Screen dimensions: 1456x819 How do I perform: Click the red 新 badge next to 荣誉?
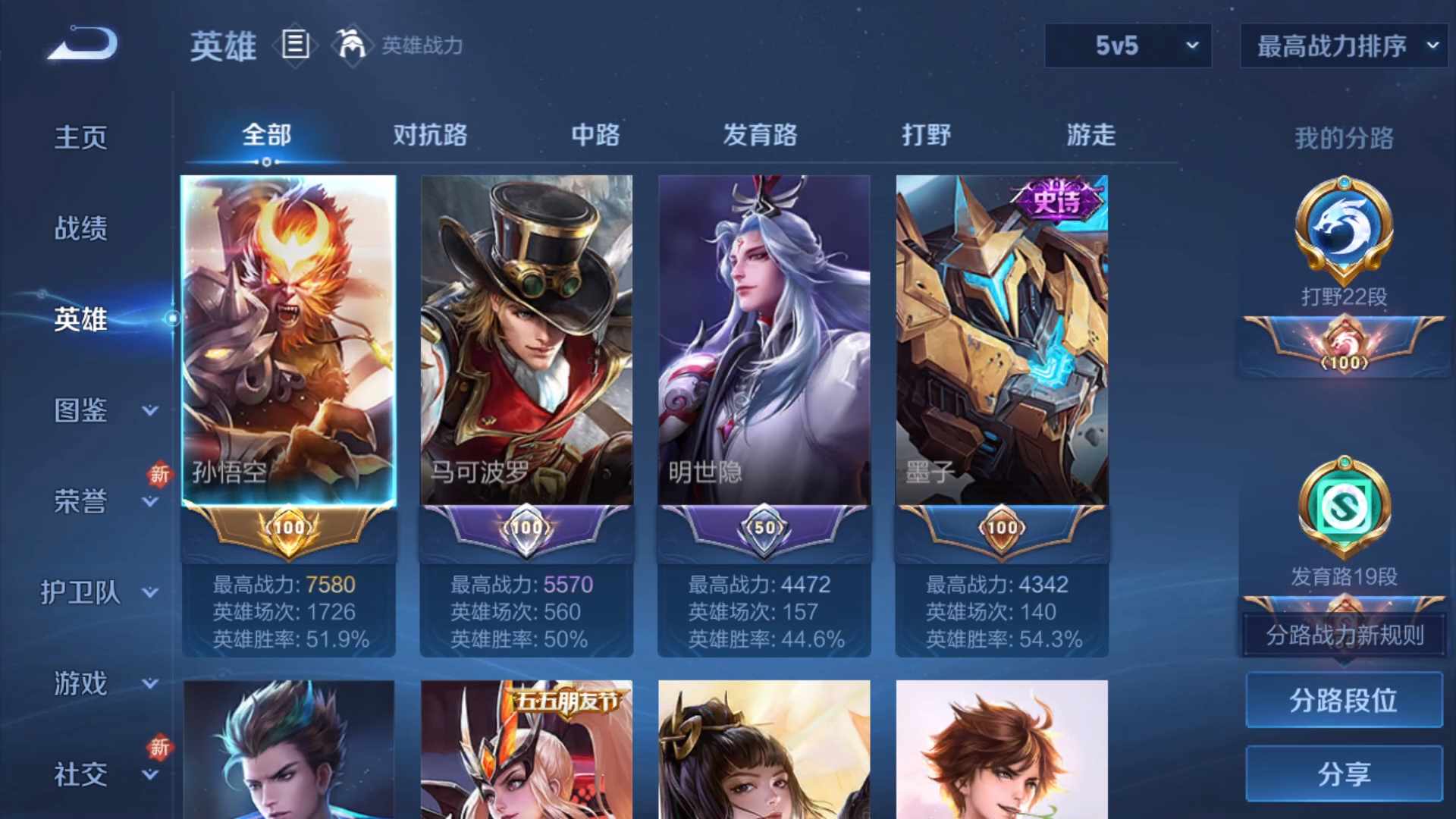[x=159, y=476]
